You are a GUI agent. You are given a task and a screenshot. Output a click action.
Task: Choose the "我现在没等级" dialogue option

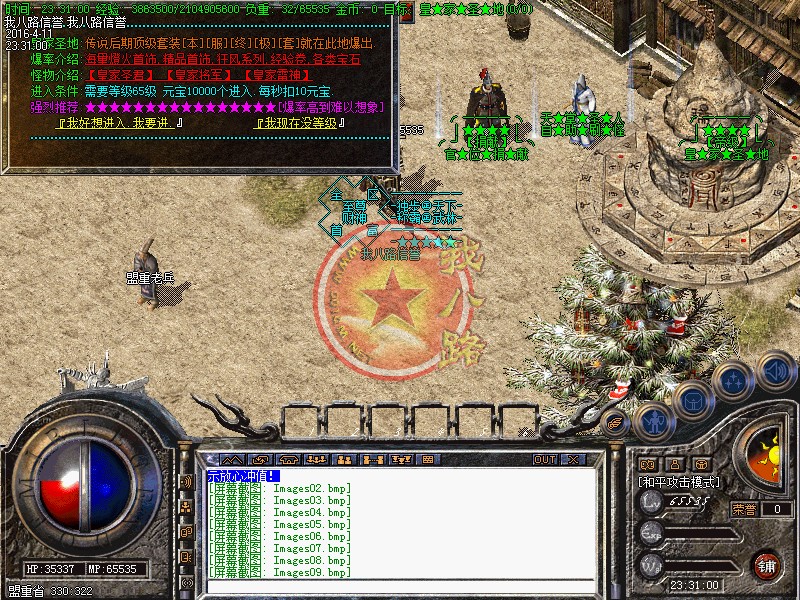coord(300,123)
